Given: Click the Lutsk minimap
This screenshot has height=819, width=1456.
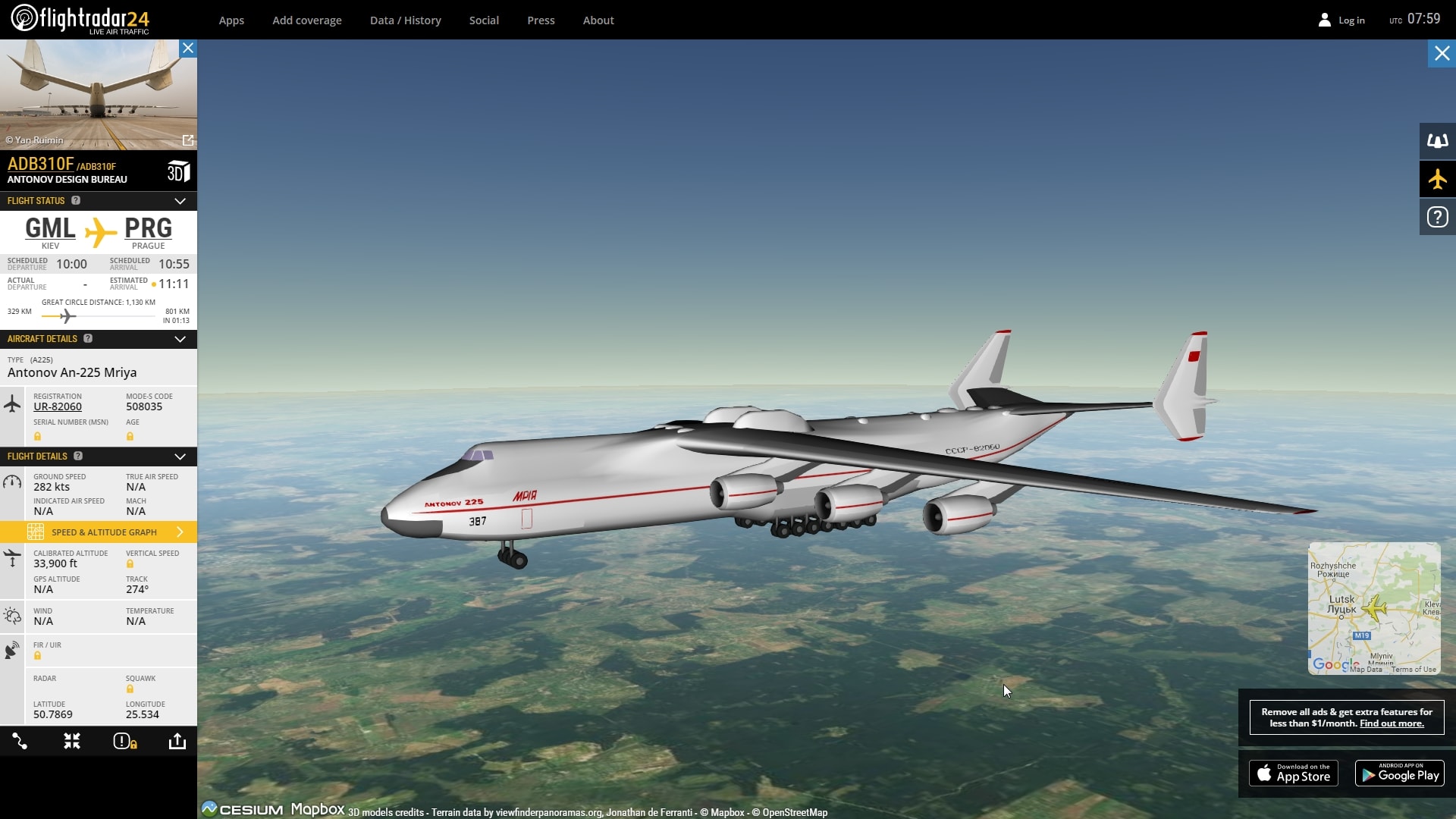Looking at the screenshot, I should 1373,607.
